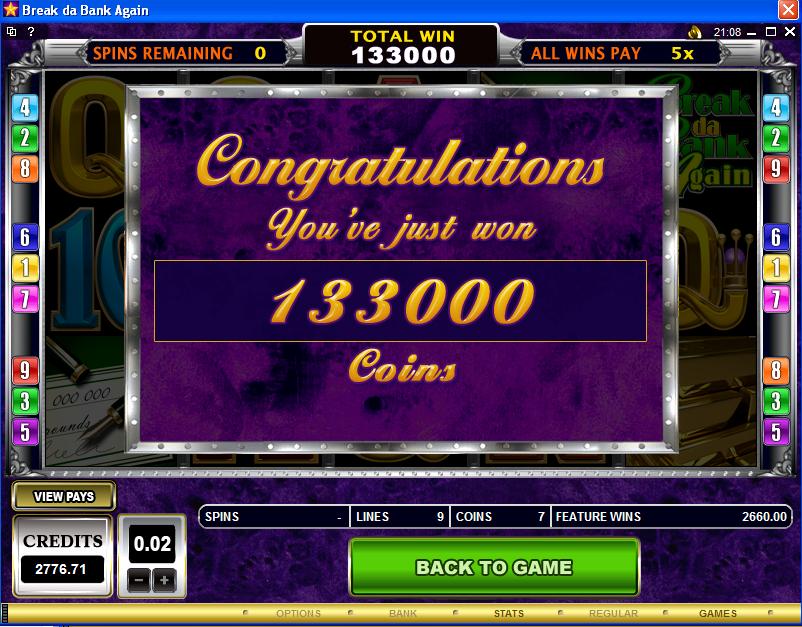Close the Break da Bank Again window
Image resolution: width=802 pixels, height=627 pixels.
pos(788,10)
